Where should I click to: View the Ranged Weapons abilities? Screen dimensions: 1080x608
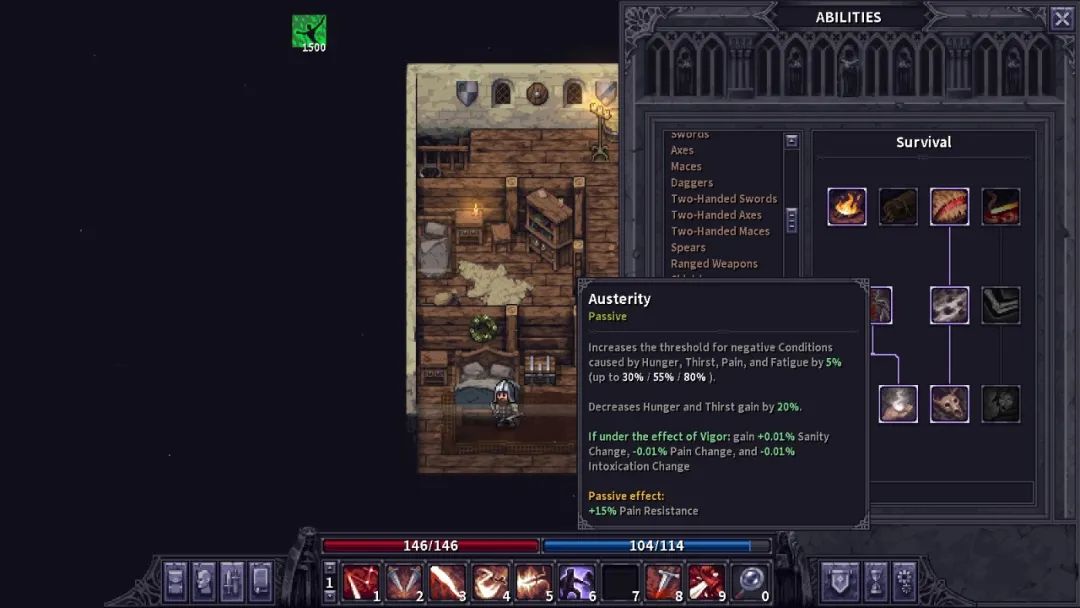pos(714,264)
